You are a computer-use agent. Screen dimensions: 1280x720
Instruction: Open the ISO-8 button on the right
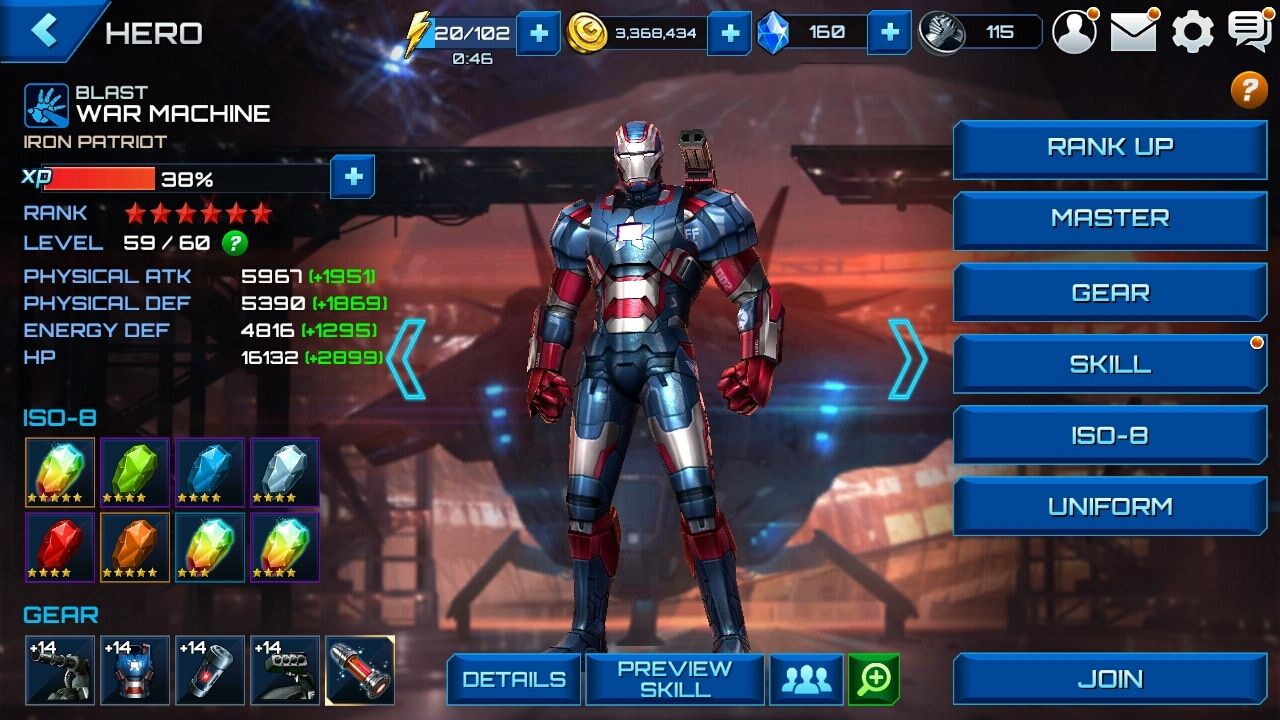[x=1110, y=436]
